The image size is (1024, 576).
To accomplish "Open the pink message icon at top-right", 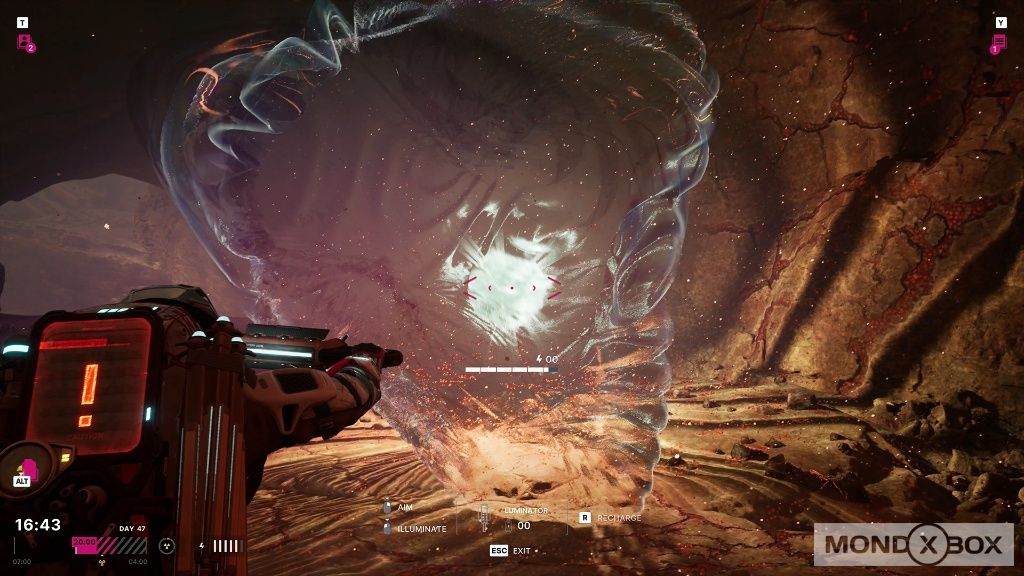I will [x=999, y=42].
